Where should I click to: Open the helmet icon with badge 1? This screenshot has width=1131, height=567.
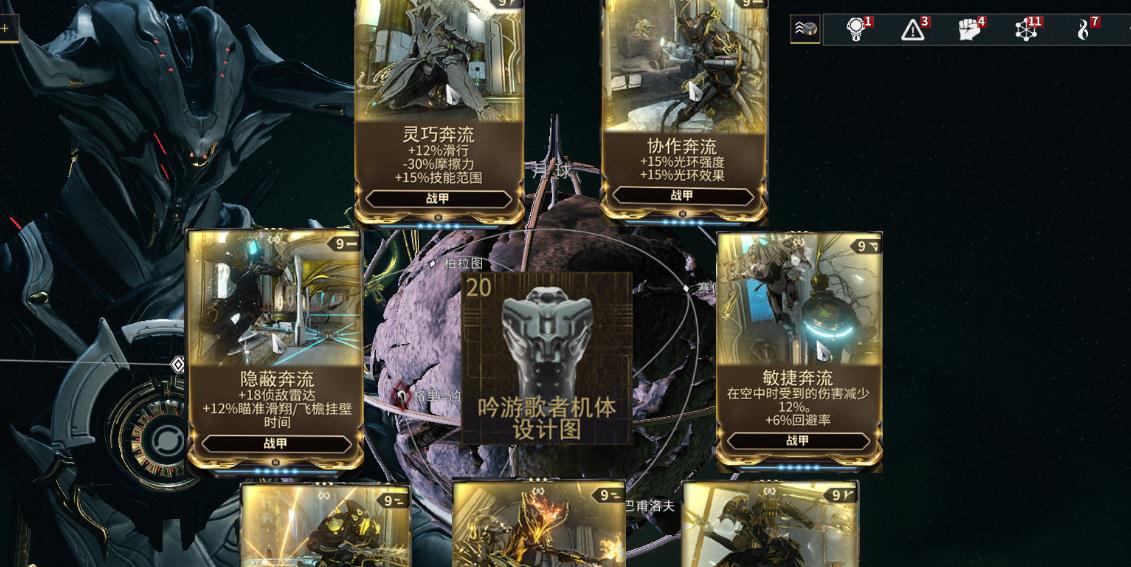coord(856,30)
